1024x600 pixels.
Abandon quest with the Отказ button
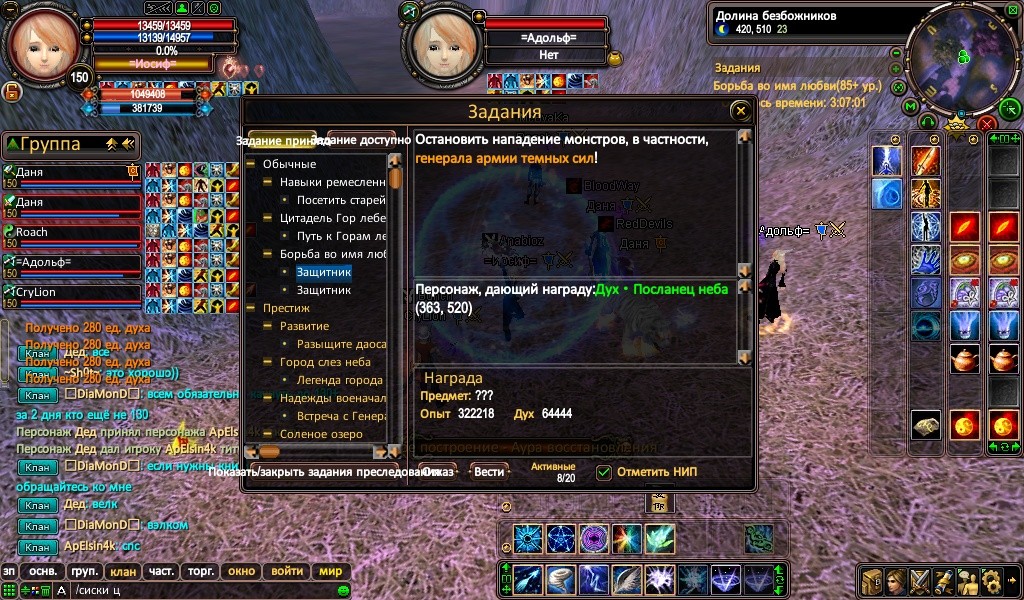tap(439, 471)
